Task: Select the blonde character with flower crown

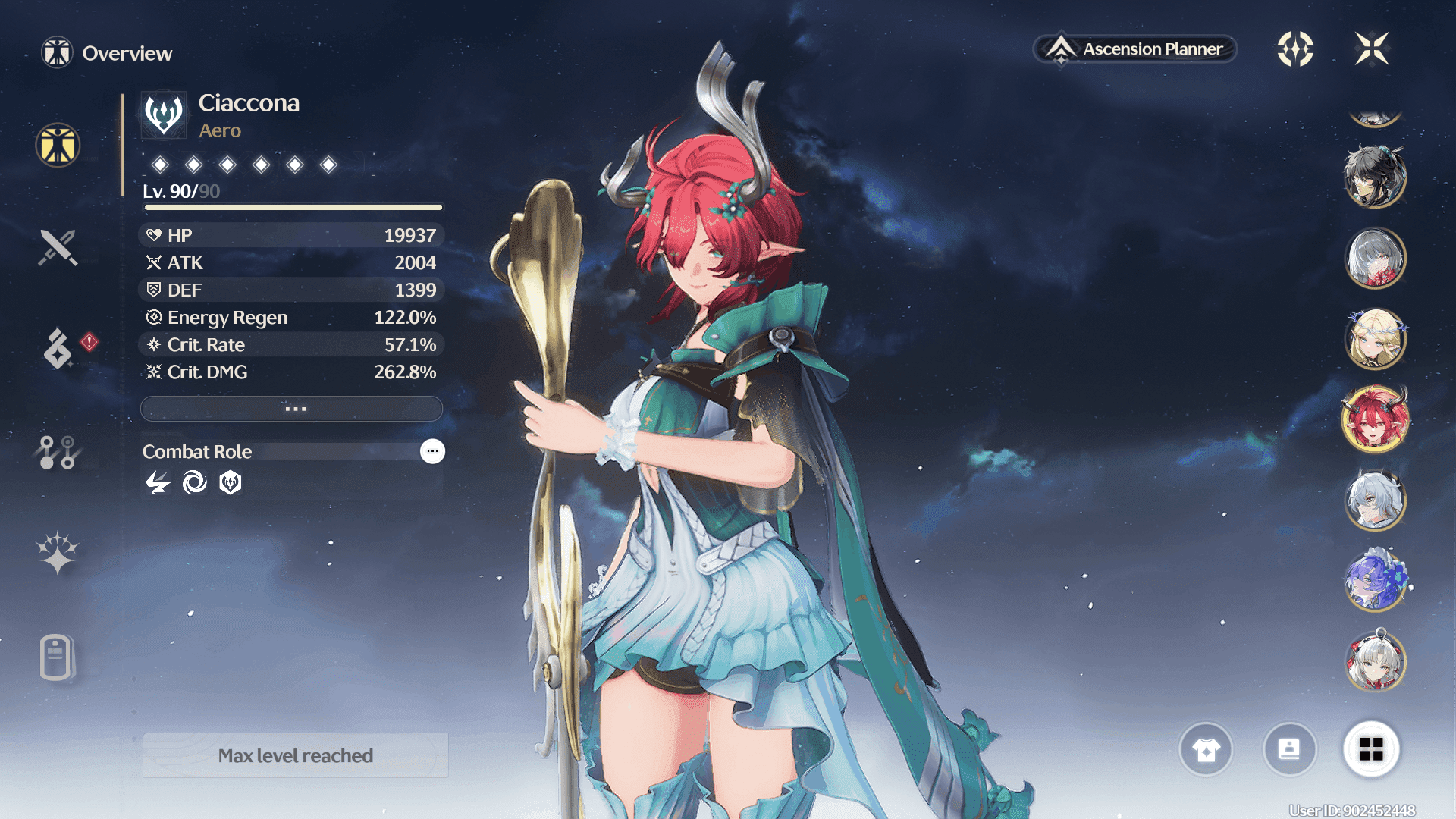Action: click(1375, 339)
